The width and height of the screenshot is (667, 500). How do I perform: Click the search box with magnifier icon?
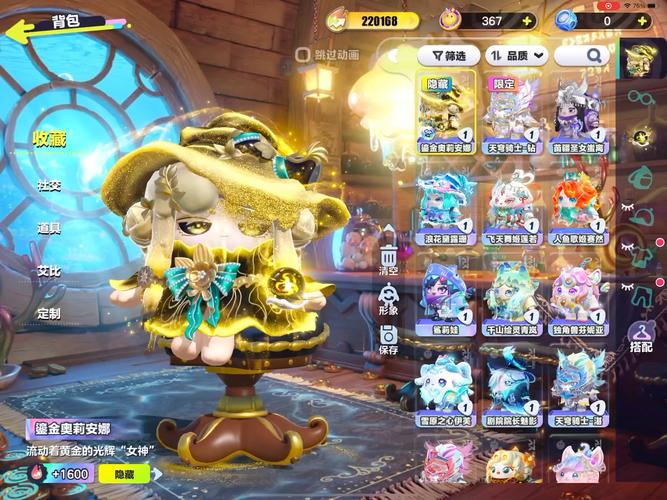583,56
